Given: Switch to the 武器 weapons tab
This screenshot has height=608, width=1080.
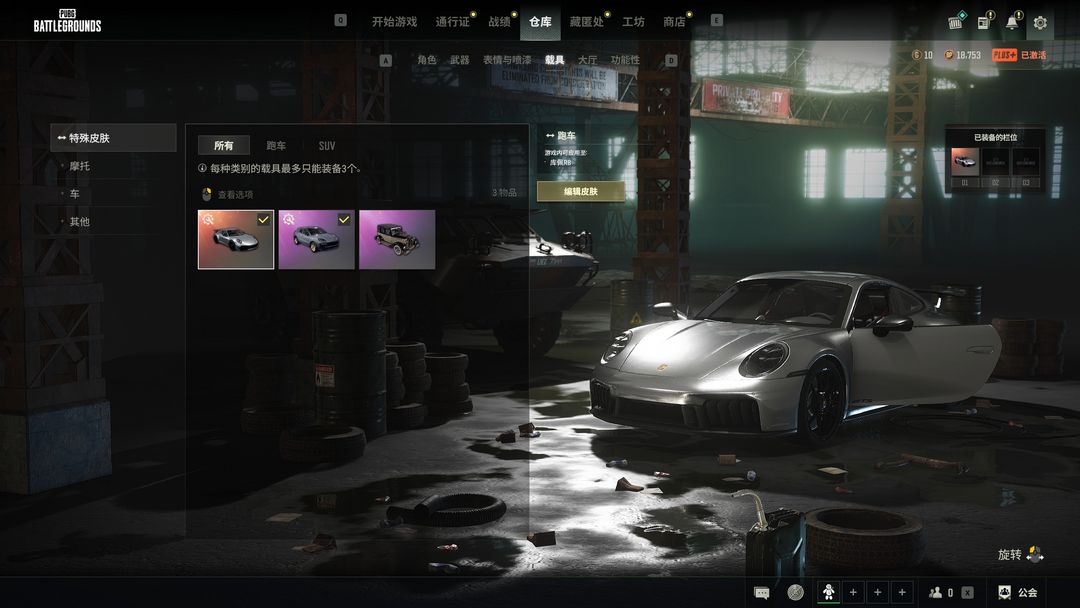Looking at the screenshot, I should pos(459,60).
